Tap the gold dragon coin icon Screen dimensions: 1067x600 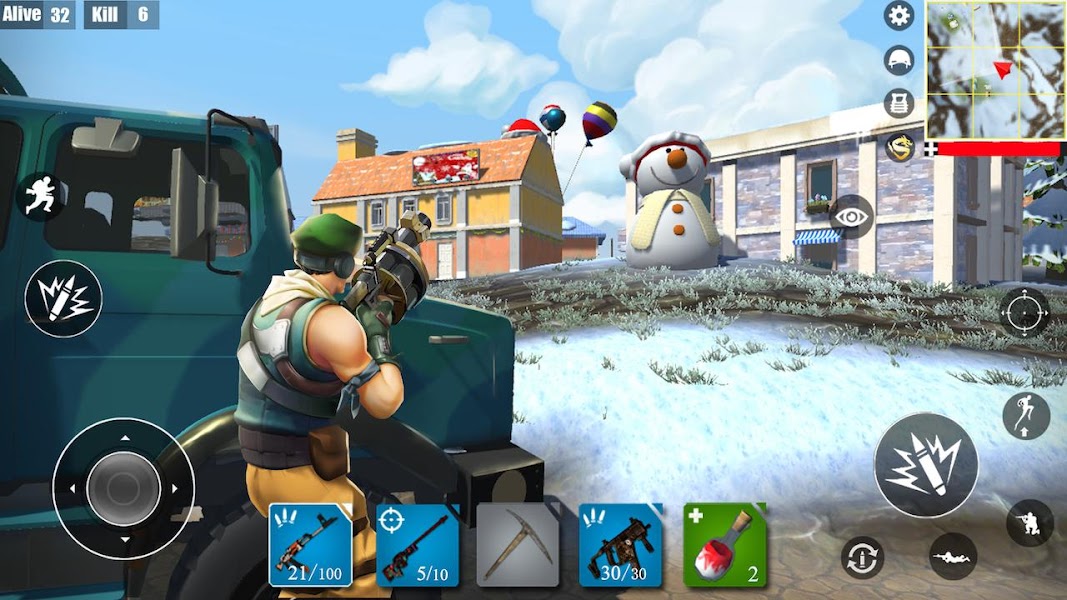tap(899, 147)
